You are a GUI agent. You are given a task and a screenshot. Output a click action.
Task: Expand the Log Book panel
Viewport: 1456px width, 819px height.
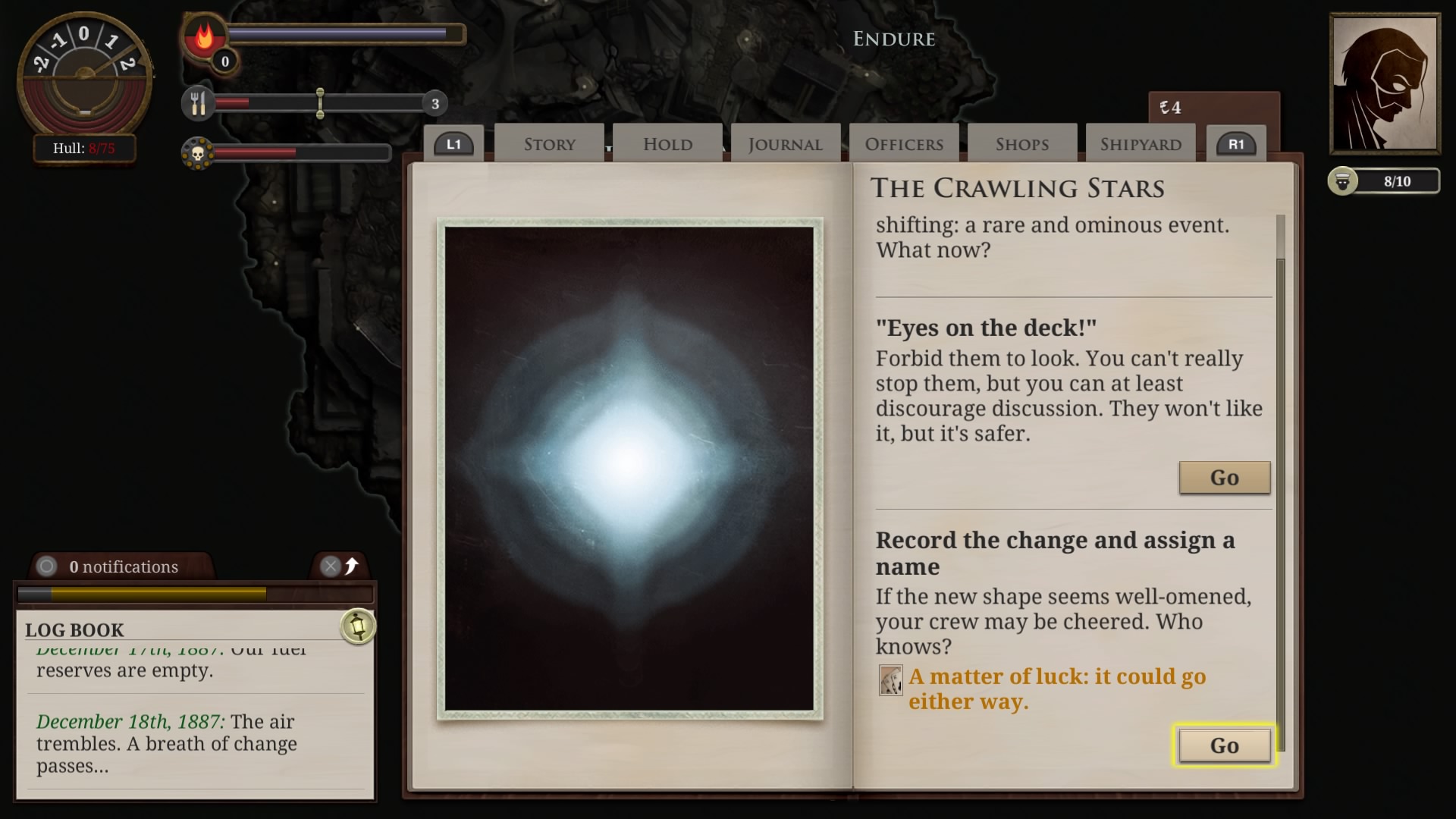tap(74, 629)
